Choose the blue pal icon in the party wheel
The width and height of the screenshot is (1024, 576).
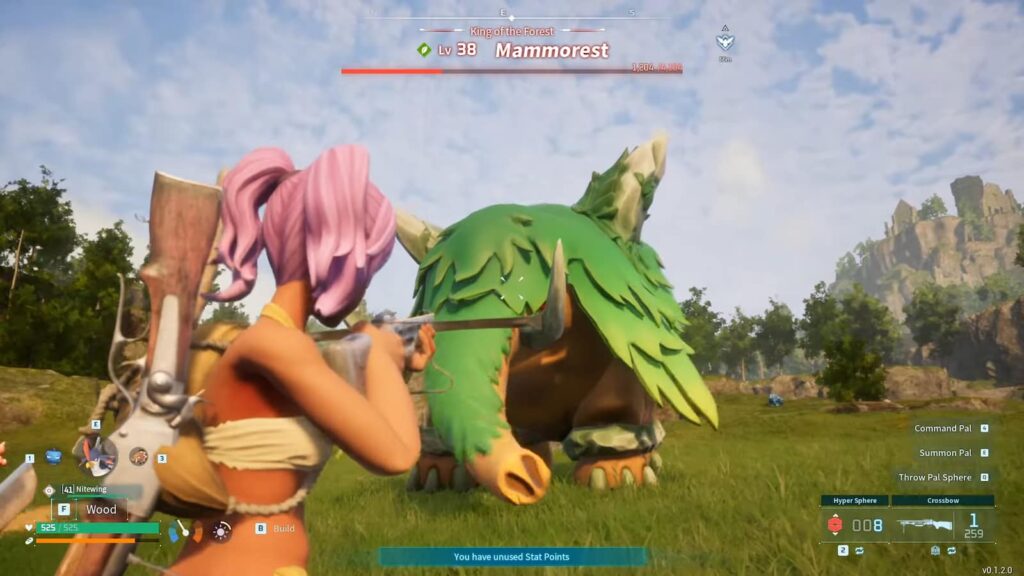tap(54, 457)
